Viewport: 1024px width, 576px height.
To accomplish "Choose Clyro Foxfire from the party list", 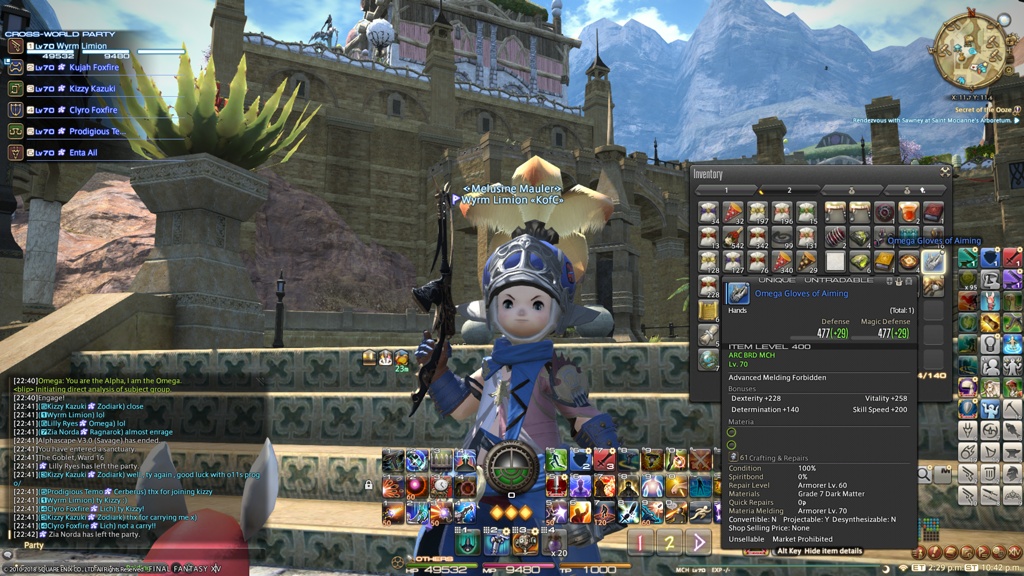I will (92, 110).
